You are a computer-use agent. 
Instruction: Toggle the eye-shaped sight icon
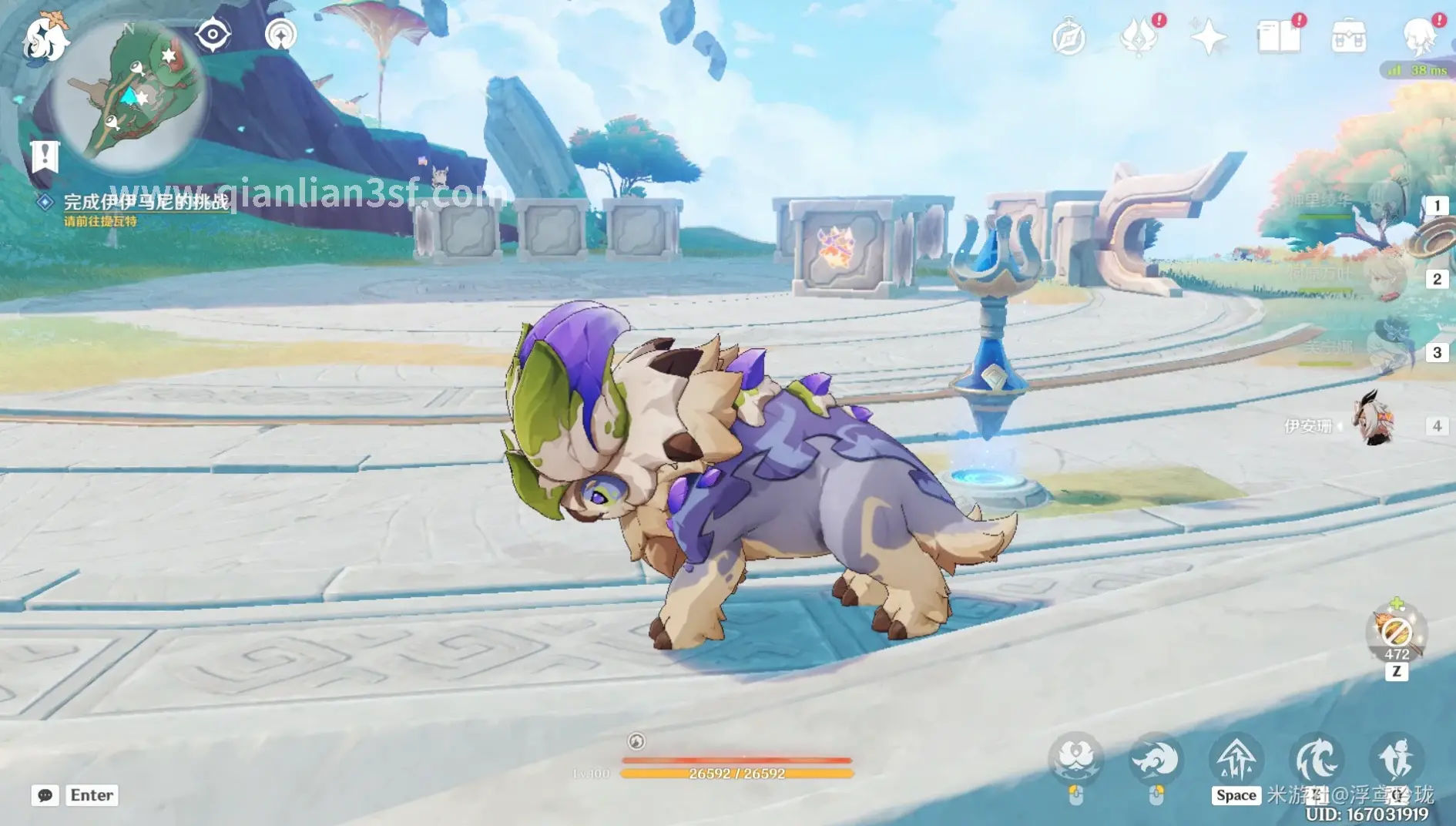pyautogui.click(x=213, y=35)
